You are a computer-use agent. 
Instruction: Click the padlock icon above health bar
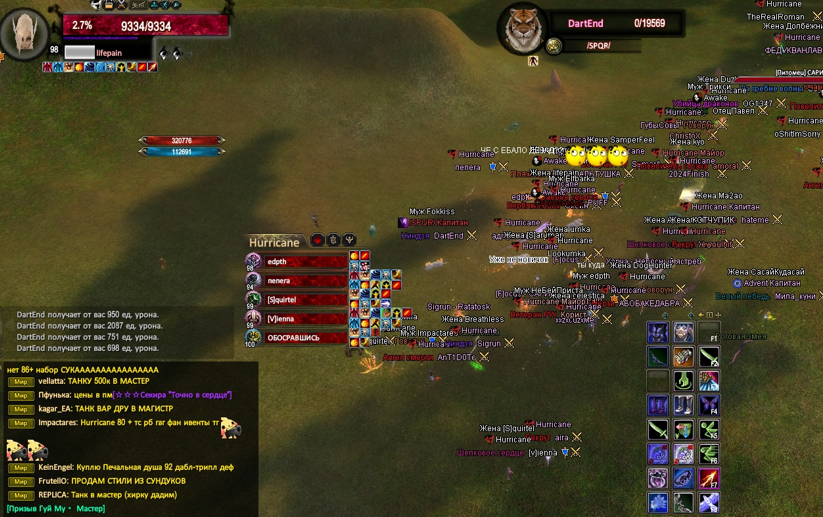click(x=108, y=5)
